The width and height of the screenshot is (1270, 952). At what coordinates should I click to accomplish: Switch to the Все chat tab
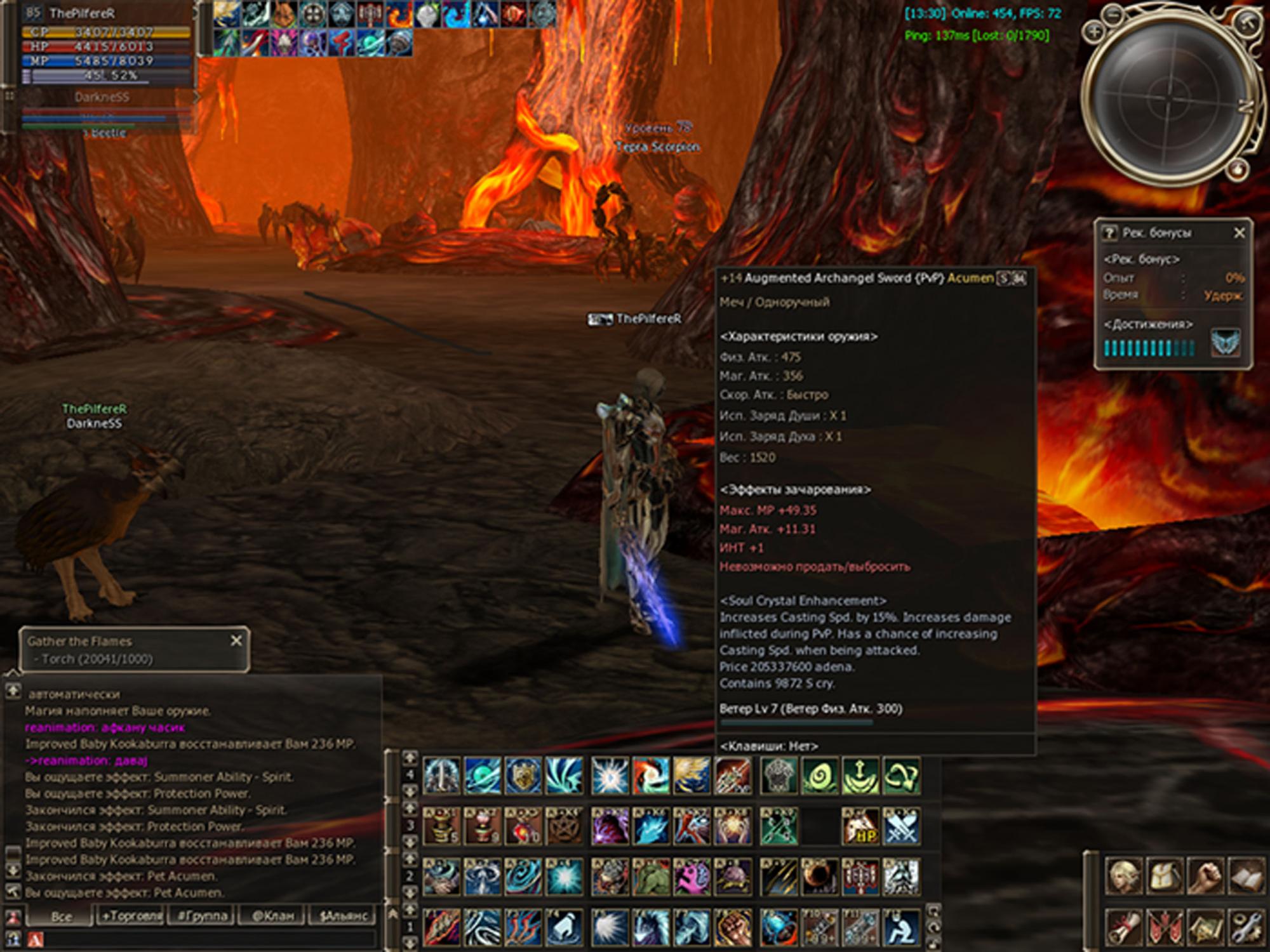point(62,916)
